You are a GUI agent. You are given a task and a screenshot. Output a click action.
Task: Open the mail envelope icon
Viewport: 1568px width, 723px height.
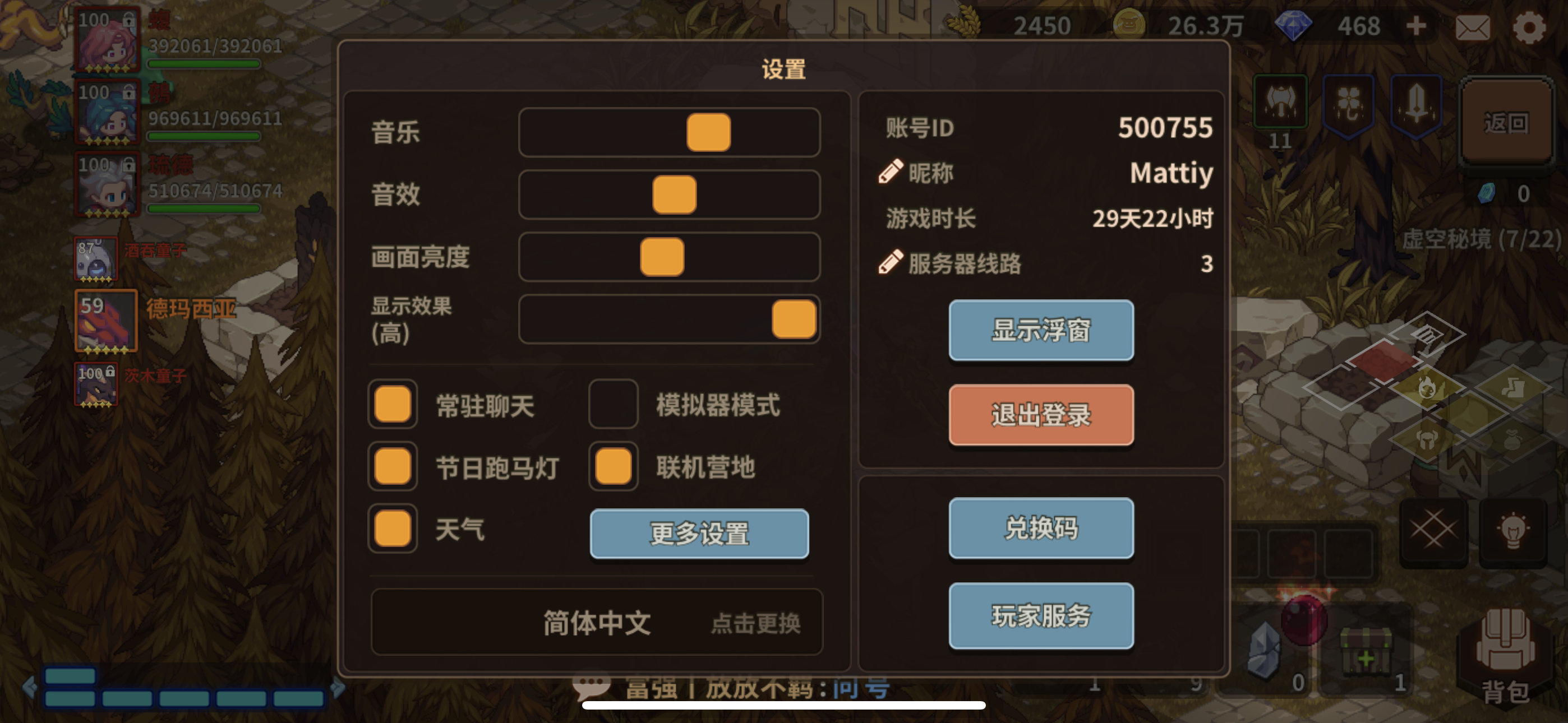1474,27
